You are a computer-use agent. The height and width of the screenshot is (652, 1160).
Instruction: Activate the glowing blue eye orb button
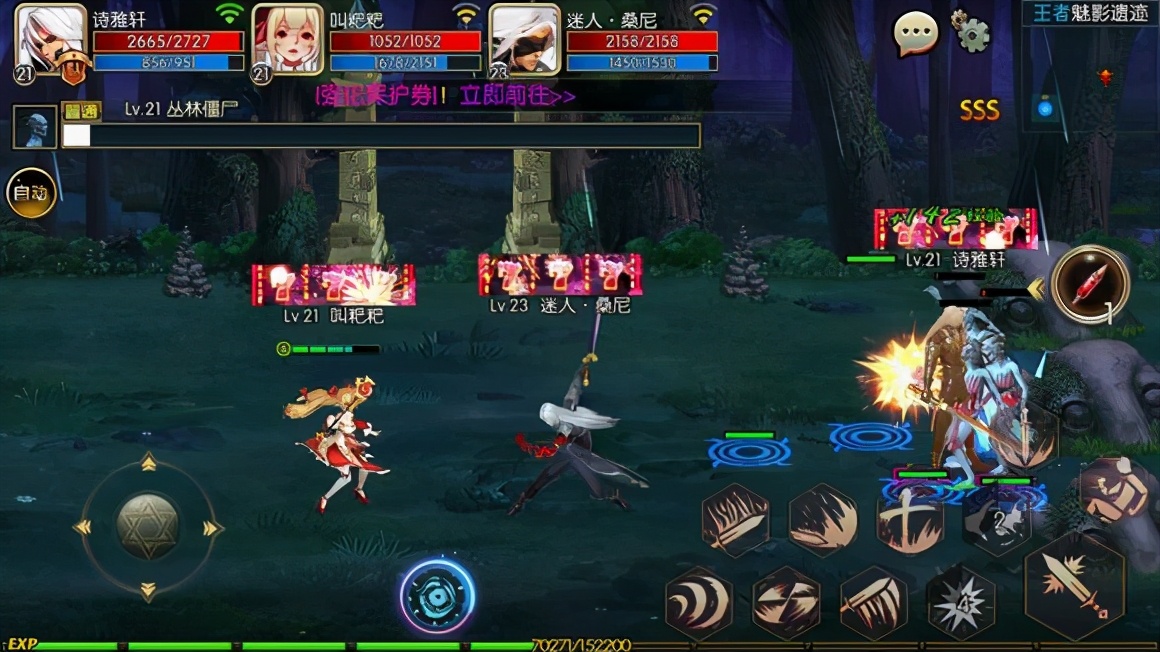438,595
